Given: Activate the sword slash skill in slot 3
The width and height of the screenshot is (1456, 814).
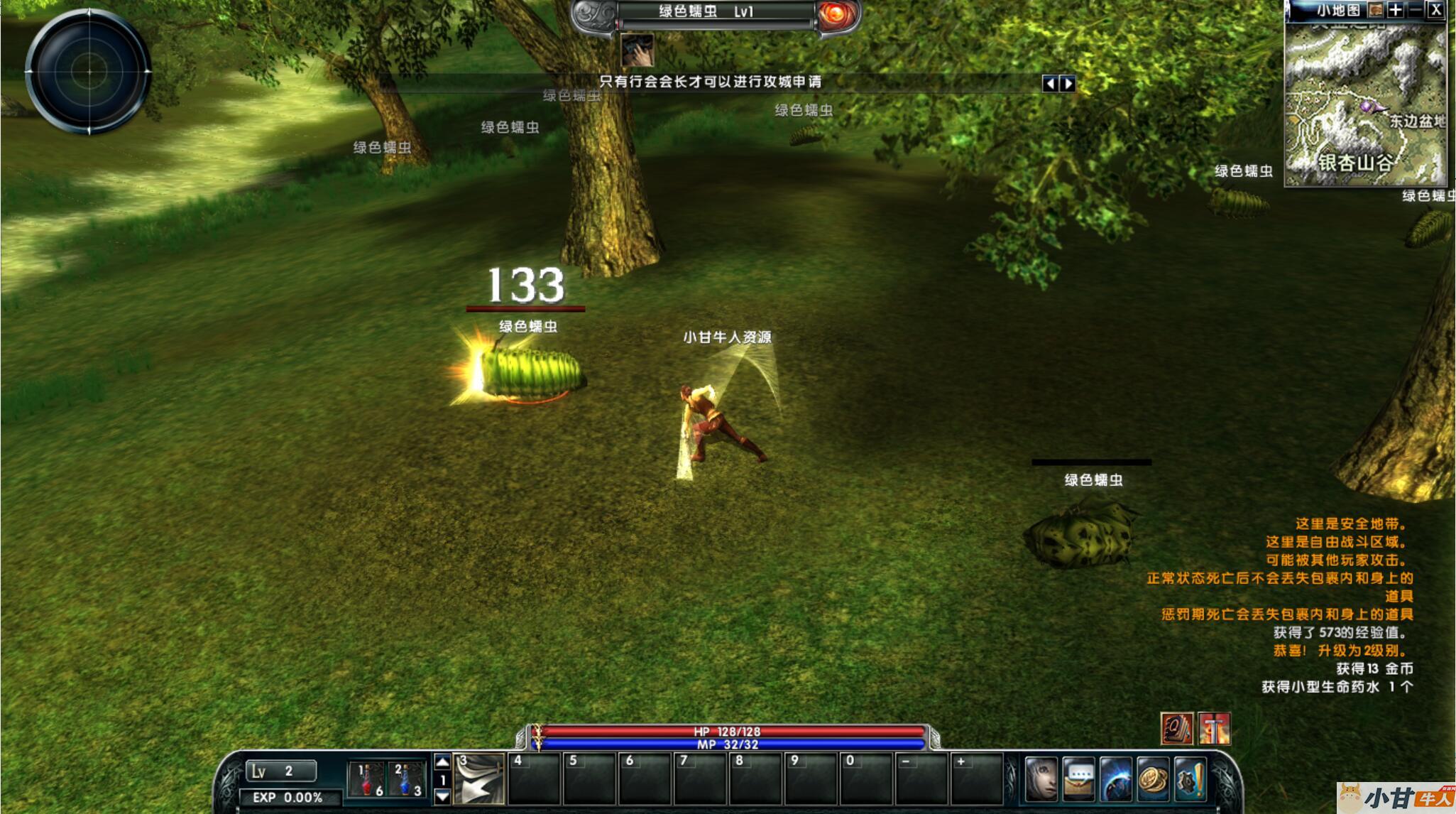Looking at the screenshot, I should 479,779.
